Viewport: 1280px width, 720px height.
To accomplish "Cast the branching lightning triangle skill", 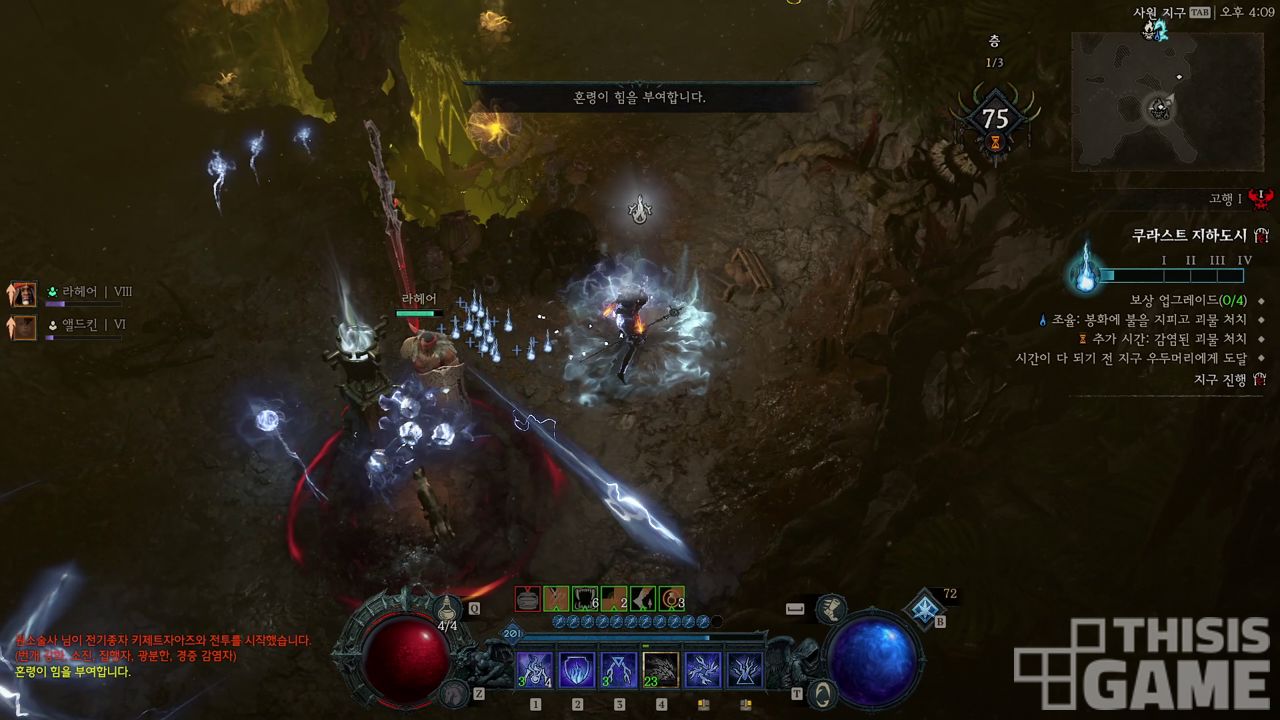I will pos(745,669).
